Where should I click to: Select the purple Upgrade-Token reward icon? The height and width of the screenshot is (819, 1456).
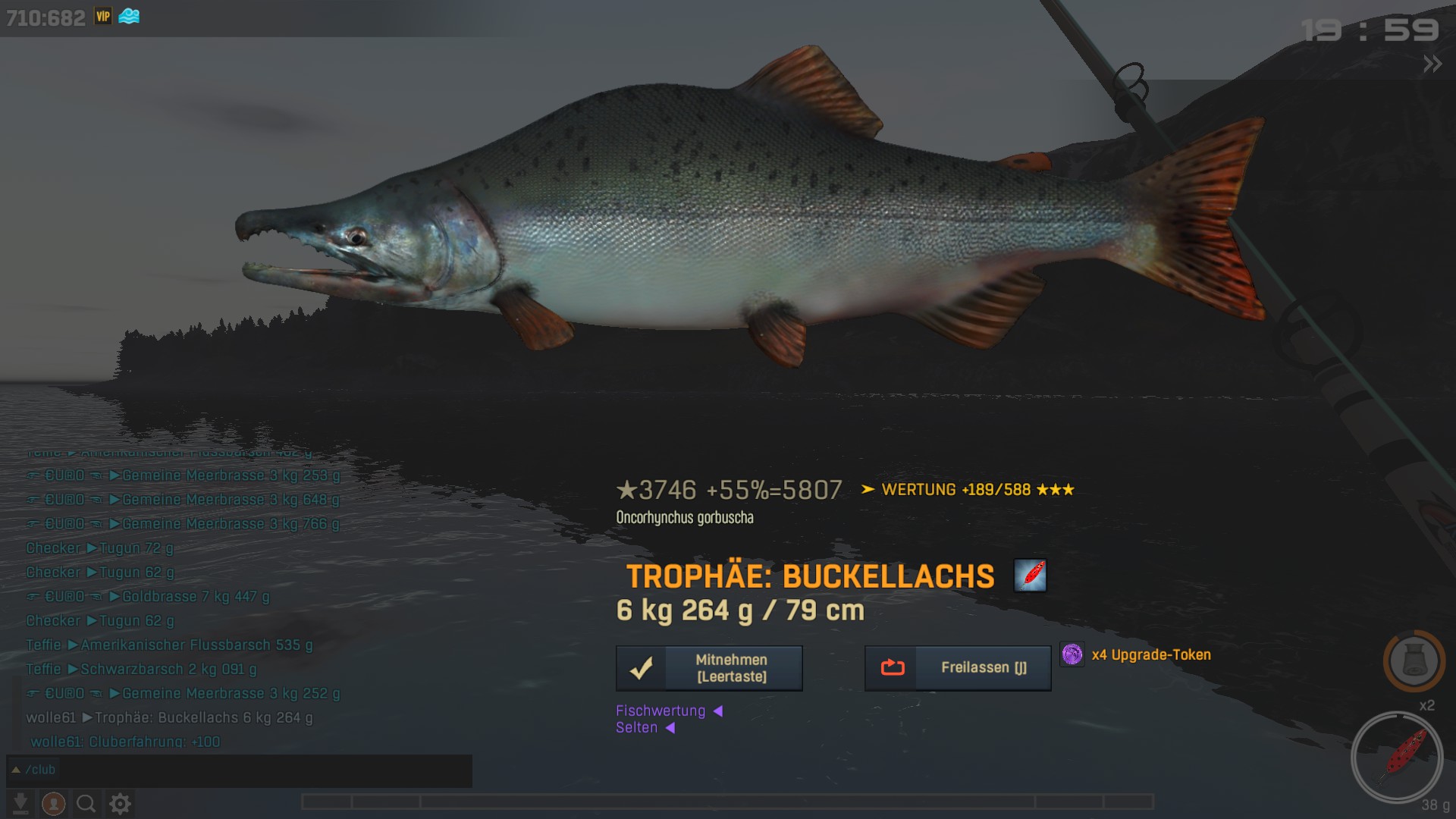pyautogui.click(x=1072, y=654)
